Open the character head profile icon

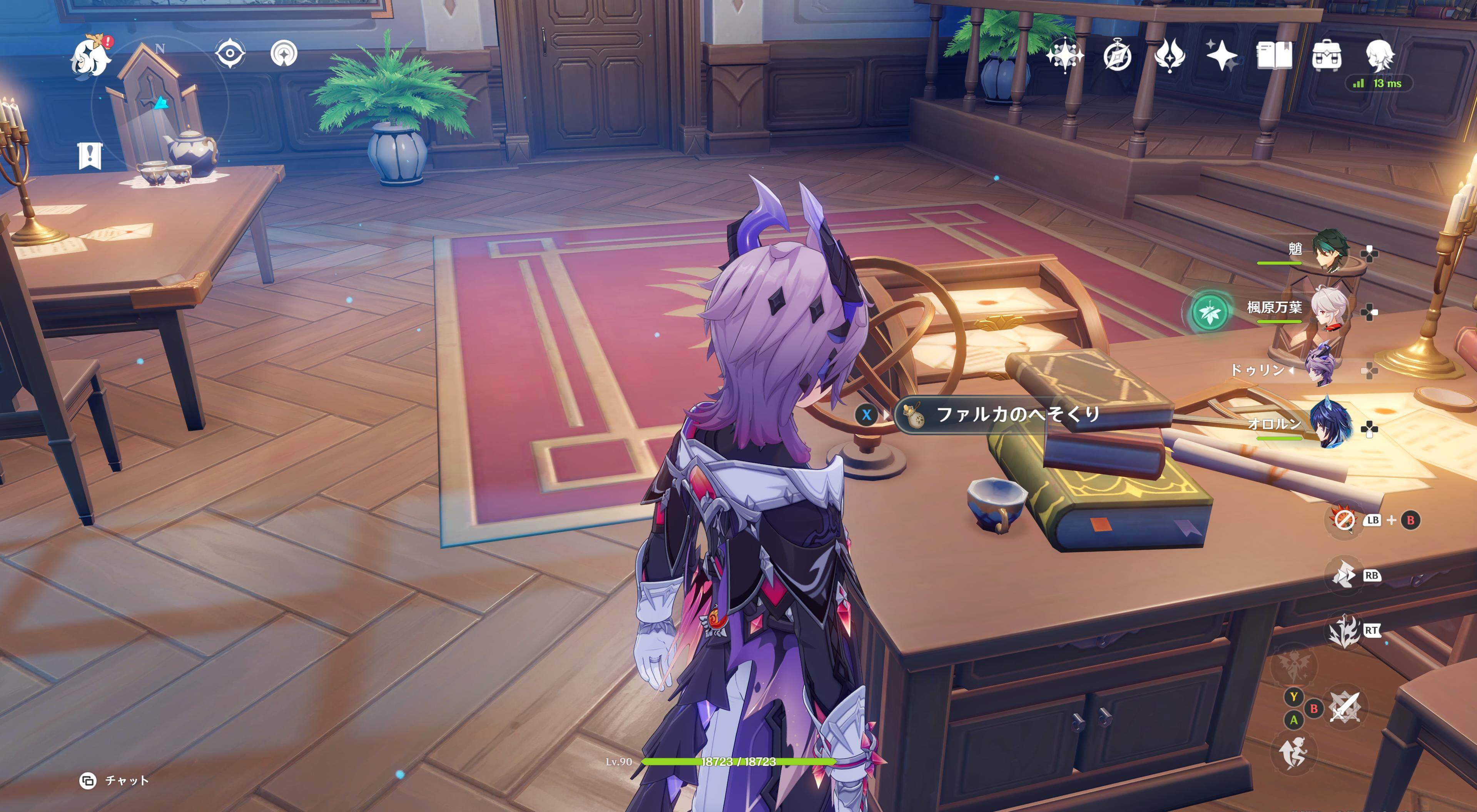[1380, 56]
